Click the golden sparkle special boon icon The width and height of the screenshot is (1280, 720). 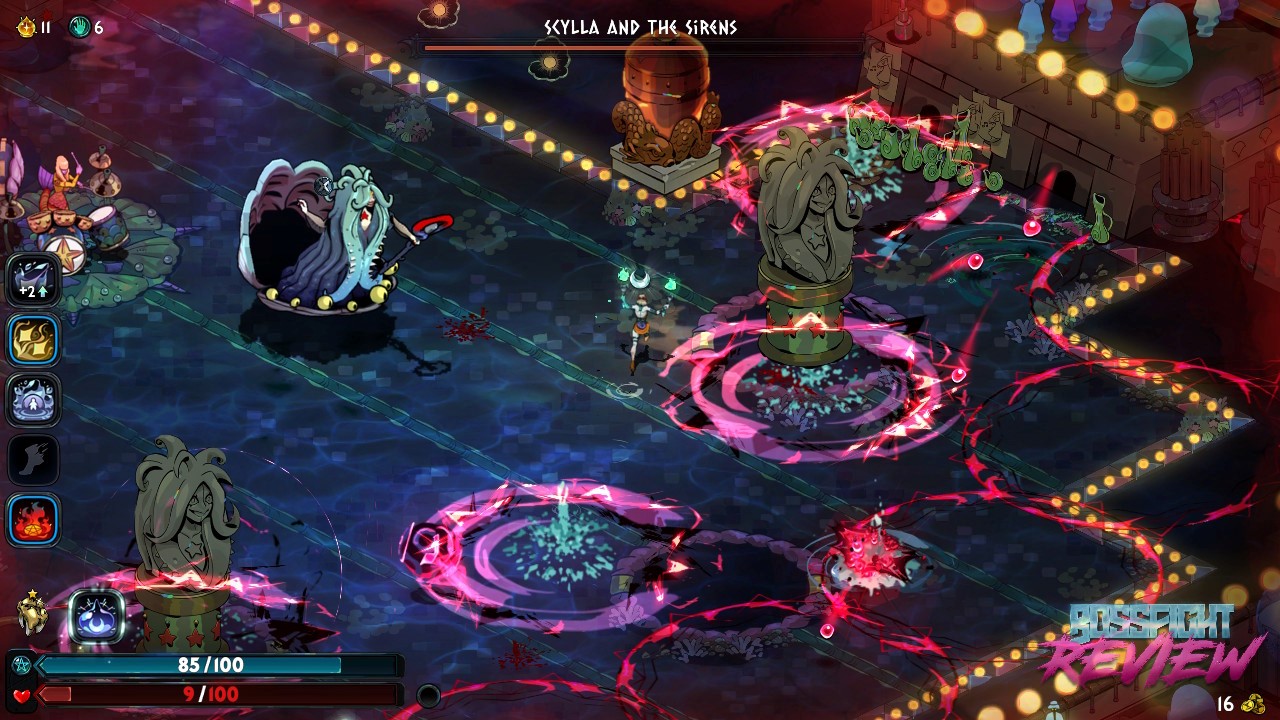coord(34,340)
